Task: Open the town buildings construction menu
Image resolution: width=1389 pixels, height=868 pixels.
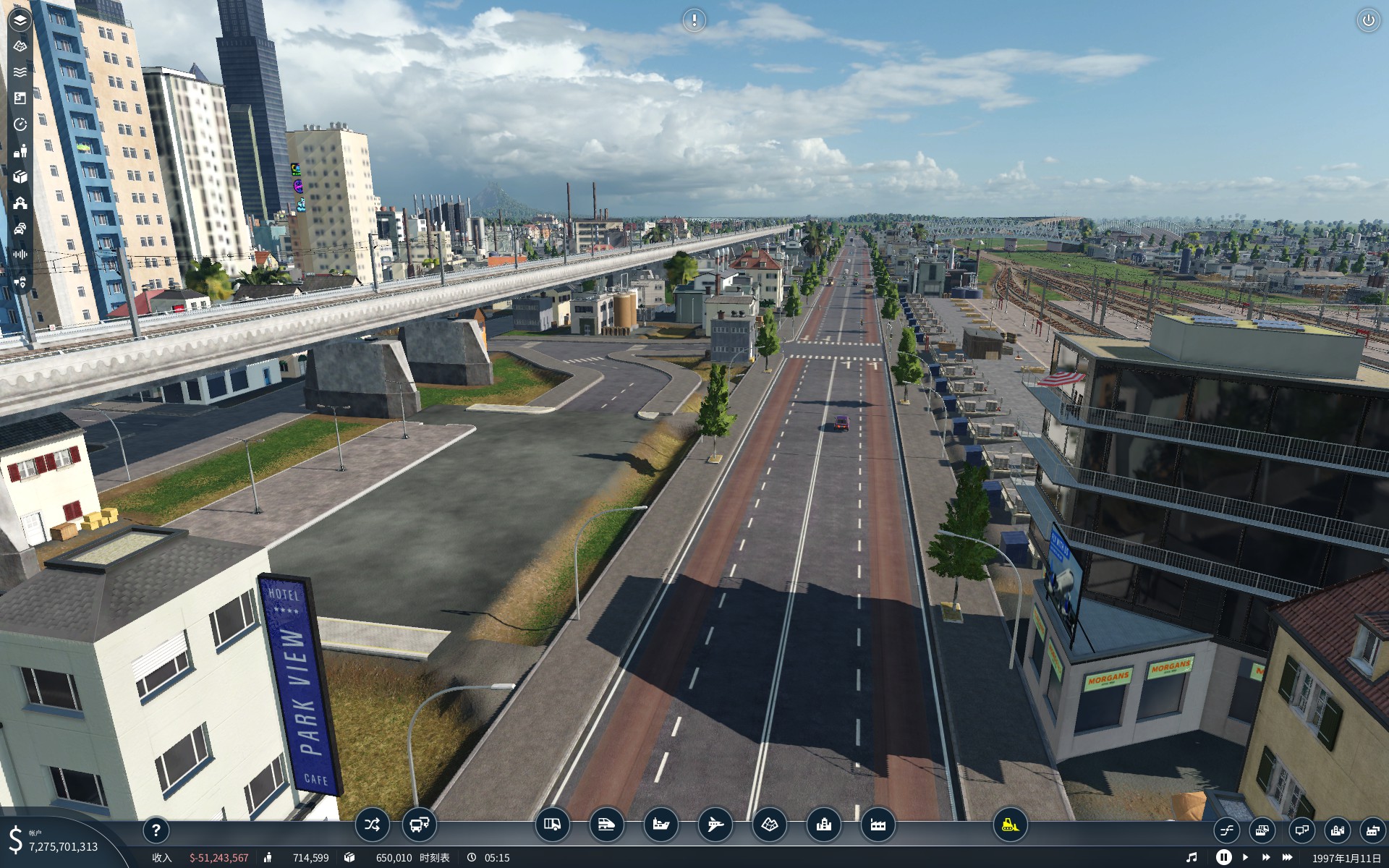Action: [823, 825]
